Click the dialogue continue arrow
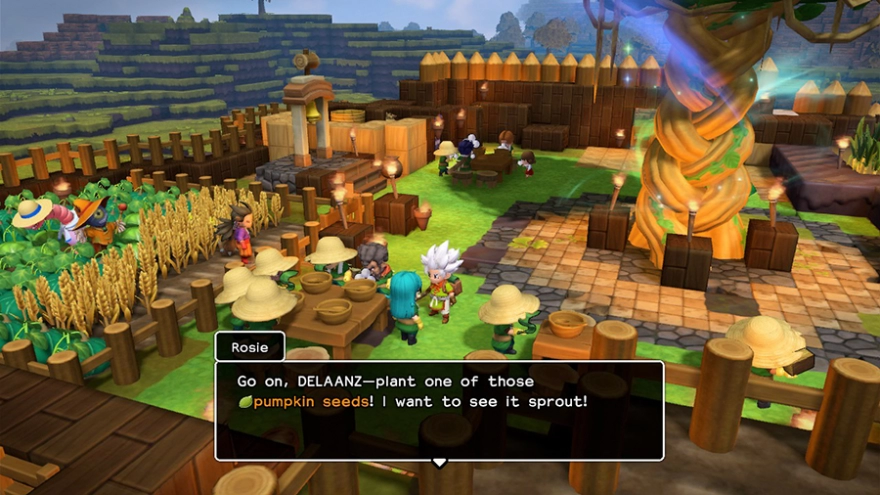Screen dimensions: 880x495 click(x=438, y=462)
